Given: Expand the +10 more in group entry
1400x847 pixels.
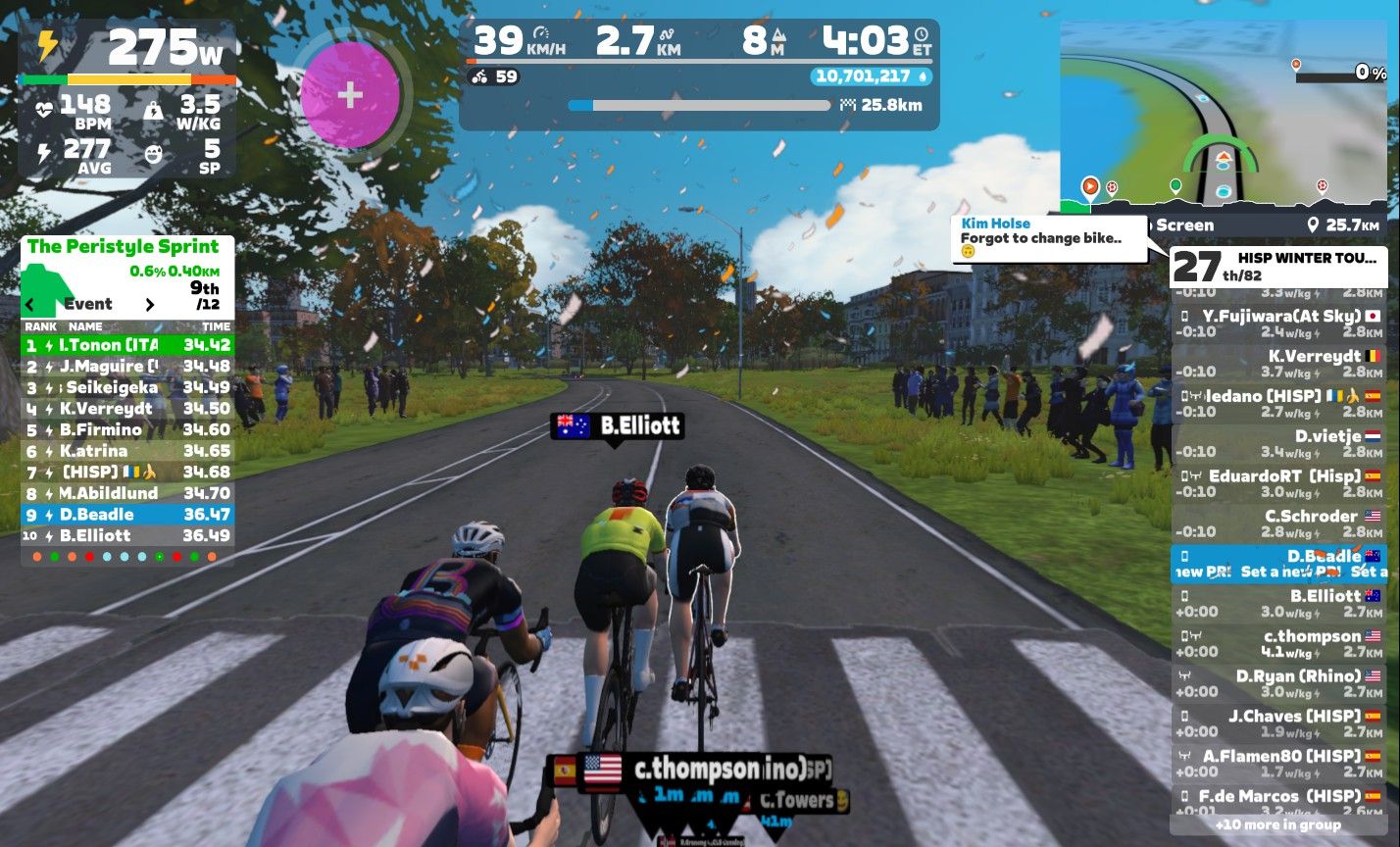Looking at the screenshot, I should point(1277,824).
